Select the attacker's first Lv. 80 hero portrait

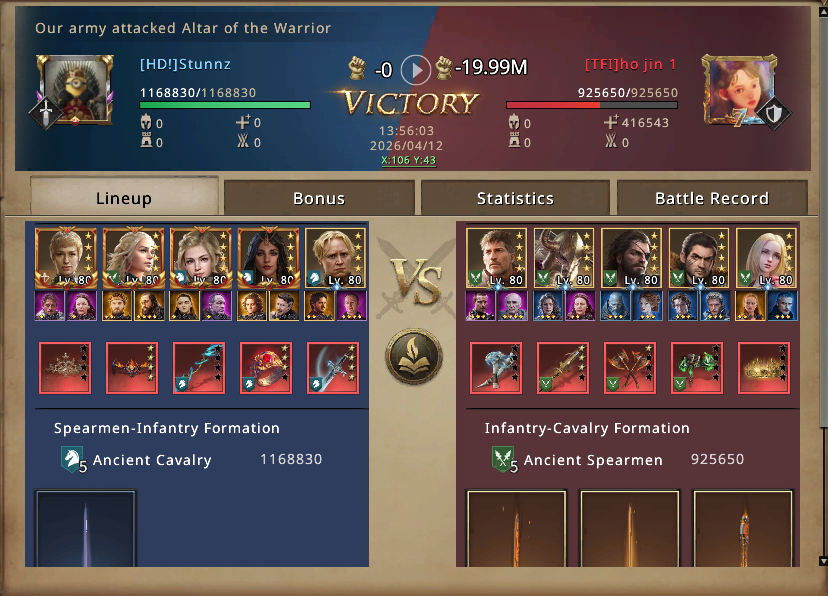pyautogui.click(x=65, y=257)
